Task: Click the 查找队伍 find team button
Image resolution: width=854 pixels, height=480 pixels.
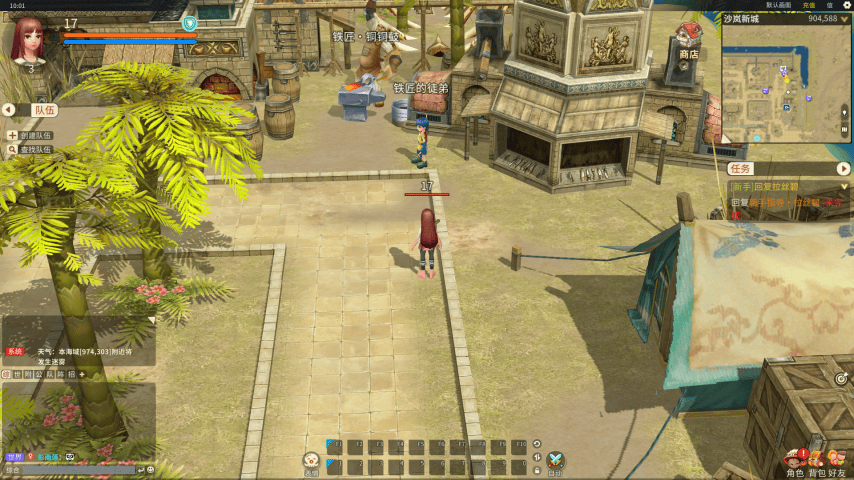Action: click(x=30, y=150)
